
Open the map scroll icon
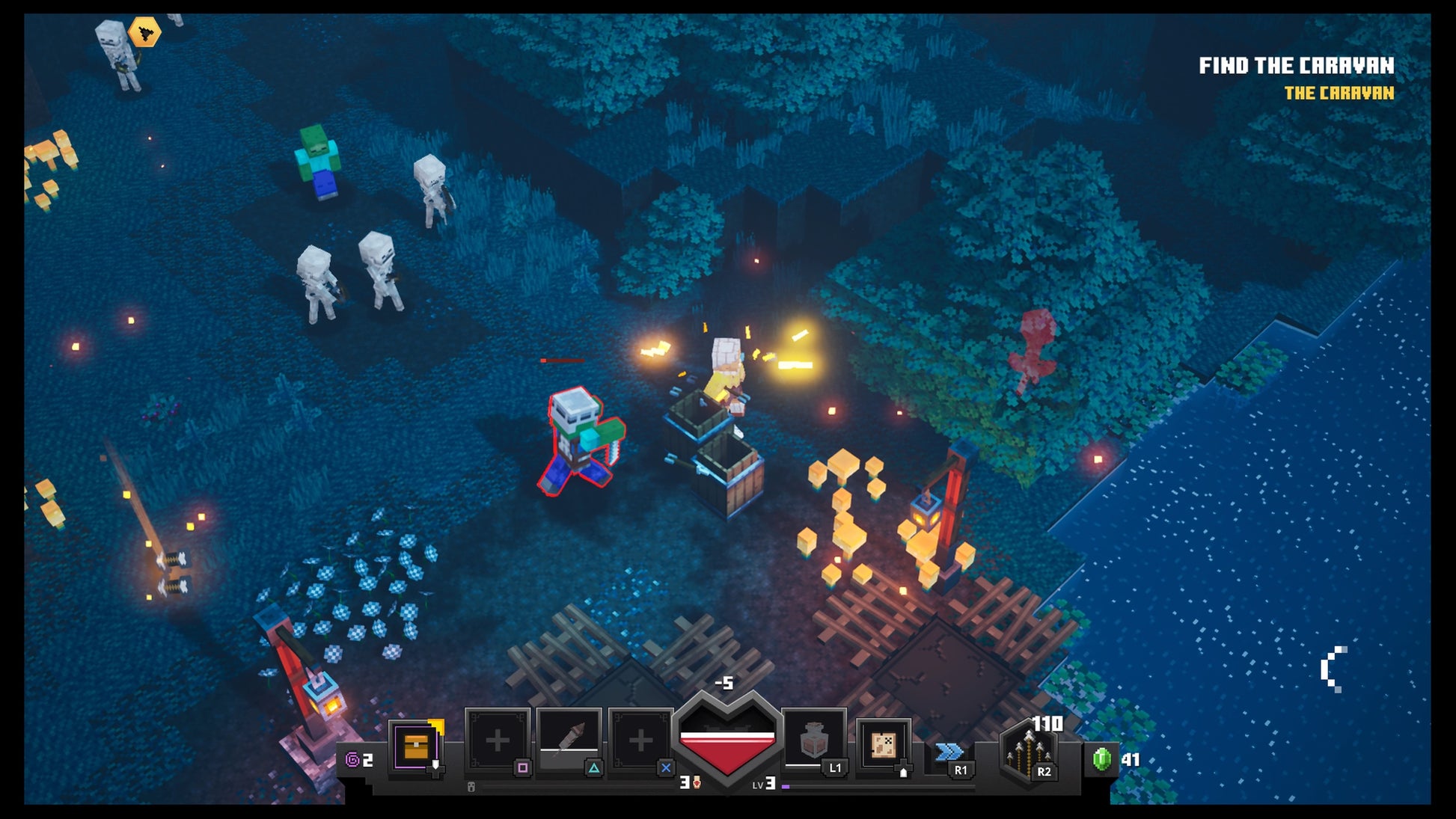[x=884, y=744]
